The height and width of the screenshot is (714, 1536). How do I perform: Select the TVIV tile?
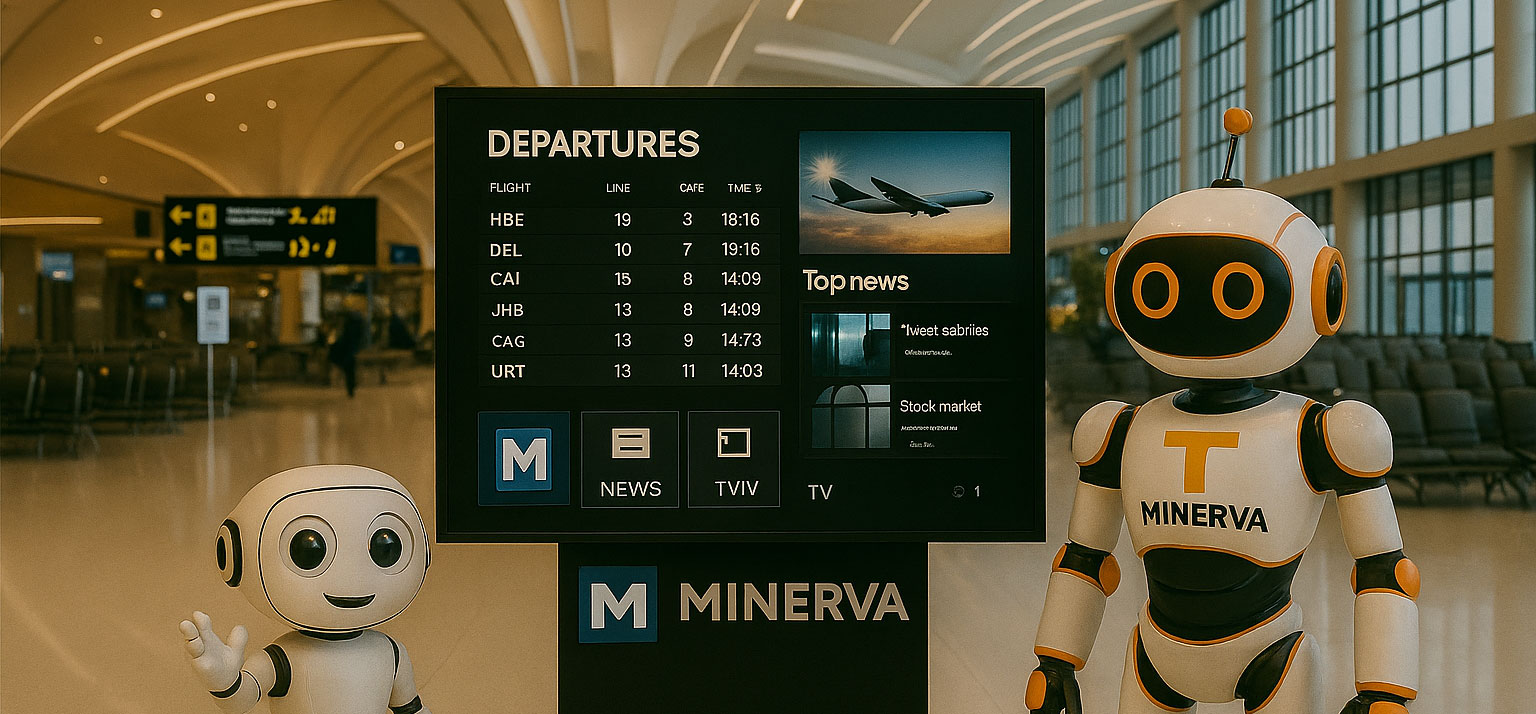tap(734, 459)
